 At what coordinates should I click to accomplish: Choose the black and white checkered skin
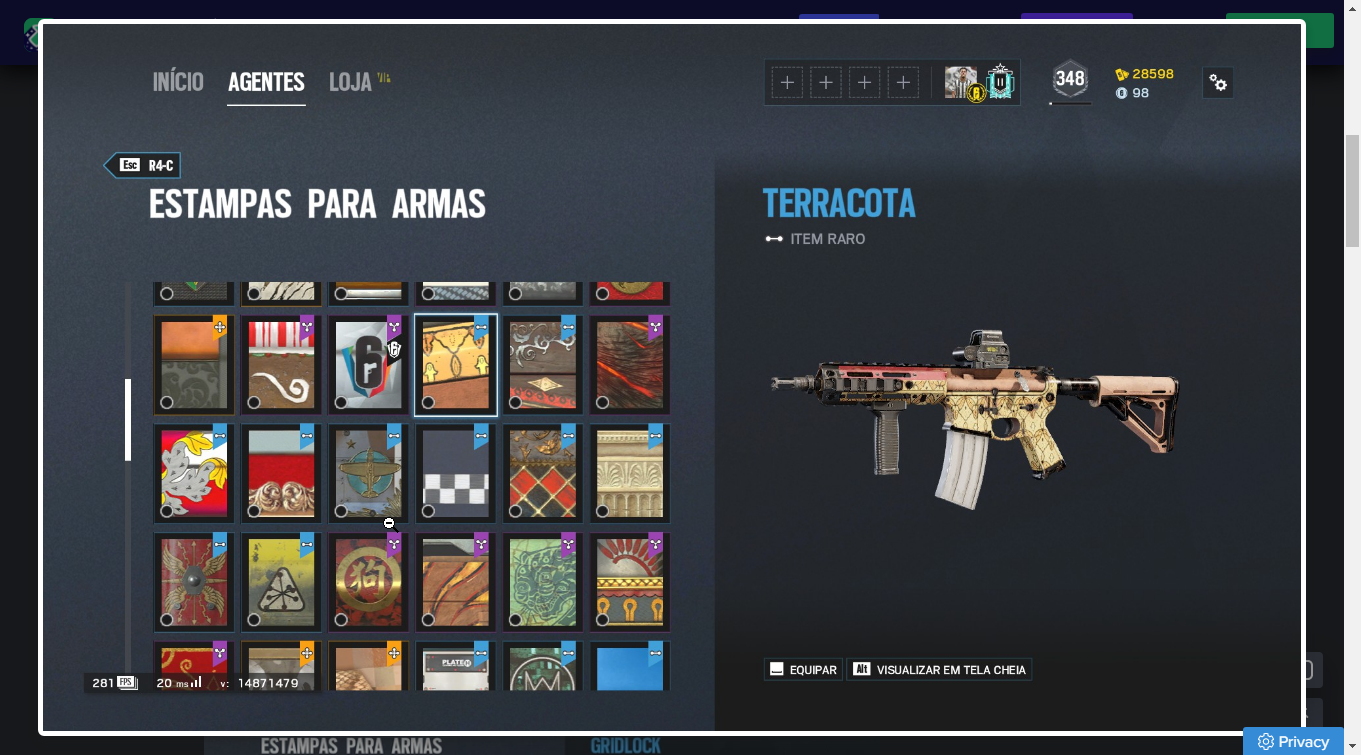pyautogui.click(x=455, y=473)
